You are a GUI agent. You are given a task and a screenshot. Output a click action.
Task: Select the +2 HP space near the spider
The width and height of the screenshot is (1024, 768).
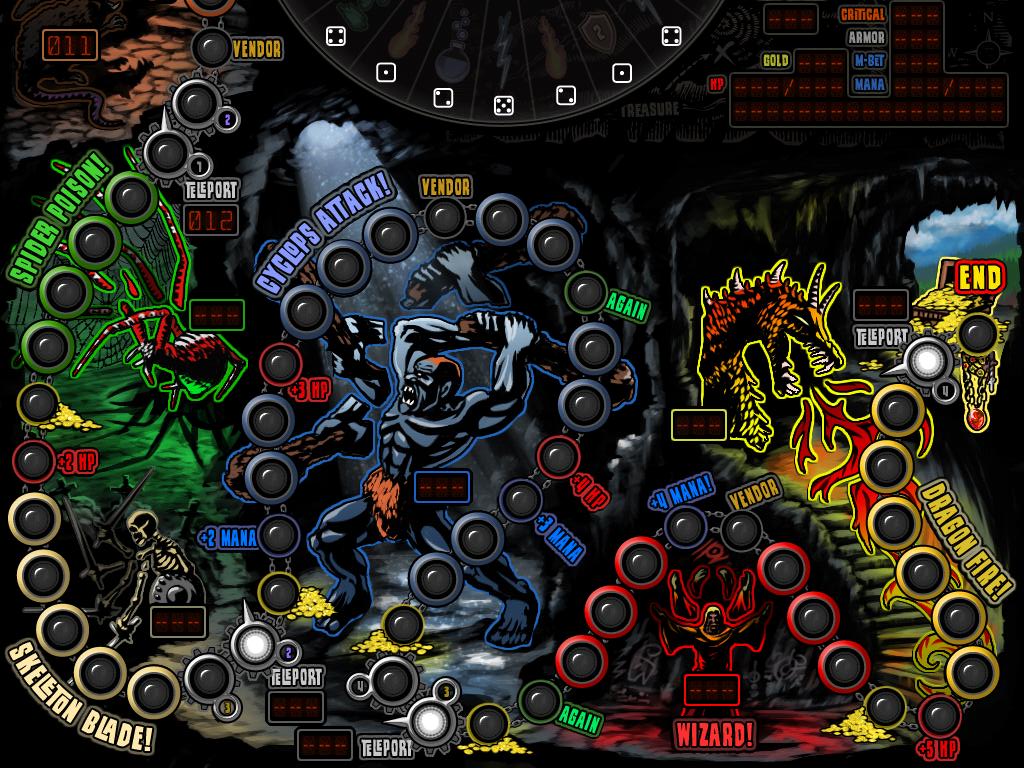point(33,461)
